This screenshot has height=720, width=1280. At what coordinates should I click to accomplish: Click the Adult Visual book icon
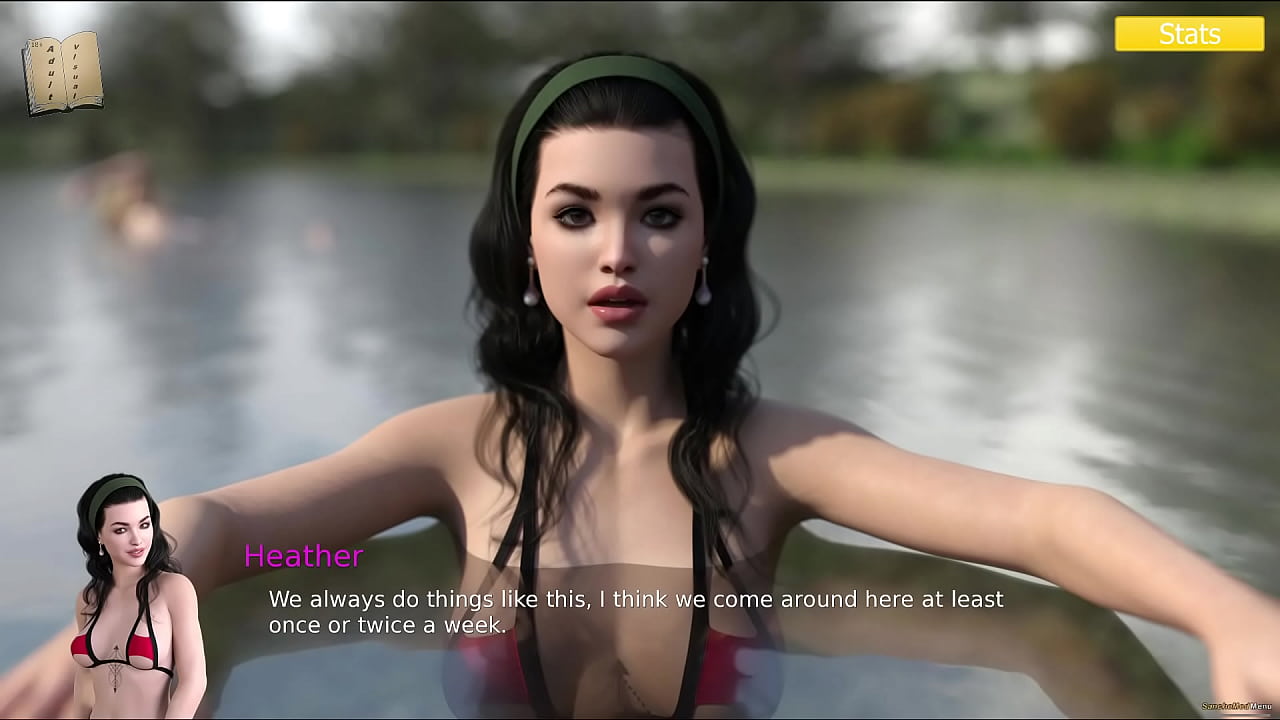63,72
